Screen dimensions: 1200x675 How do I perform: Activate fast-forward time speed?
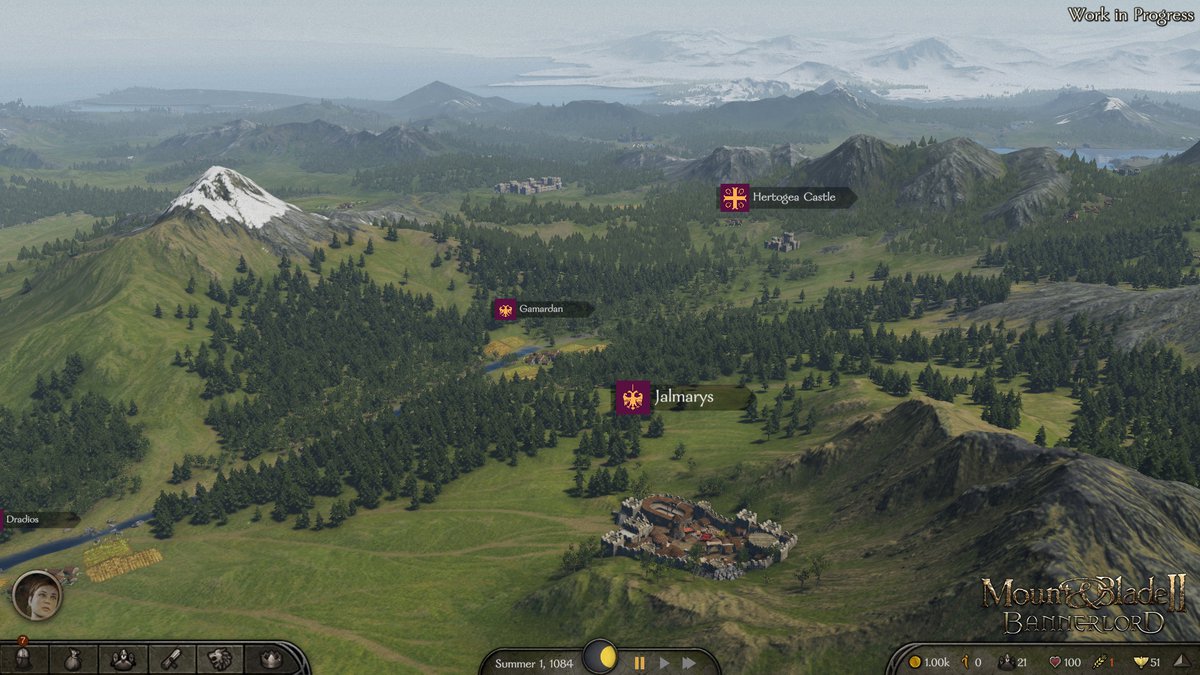688,662
